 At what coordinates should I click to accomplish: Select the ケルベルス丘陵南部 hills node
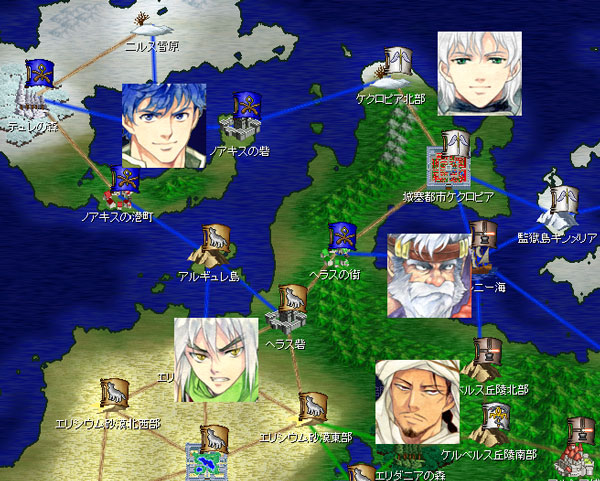pos(493,427)
